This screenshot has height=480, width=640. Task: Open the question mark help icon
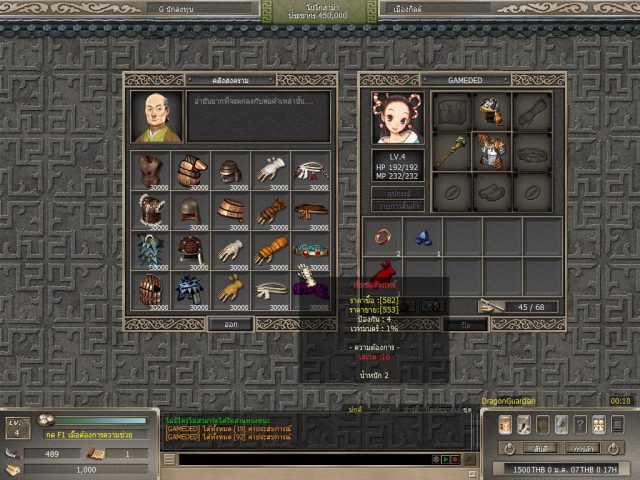[580, 424]
